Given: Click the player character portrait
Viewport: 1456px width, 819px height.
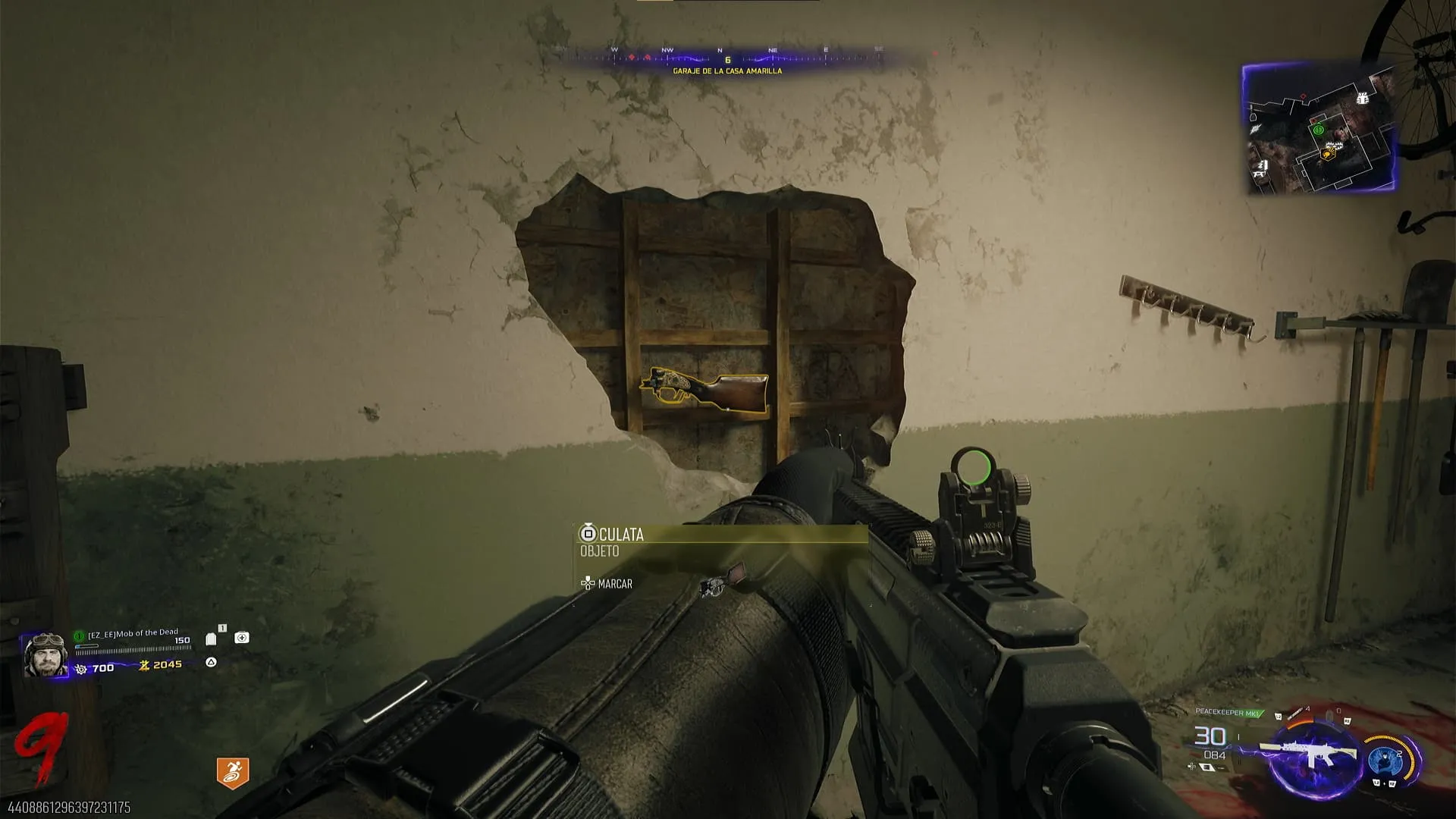Looking at the screenshot, I should click(45, 654).
